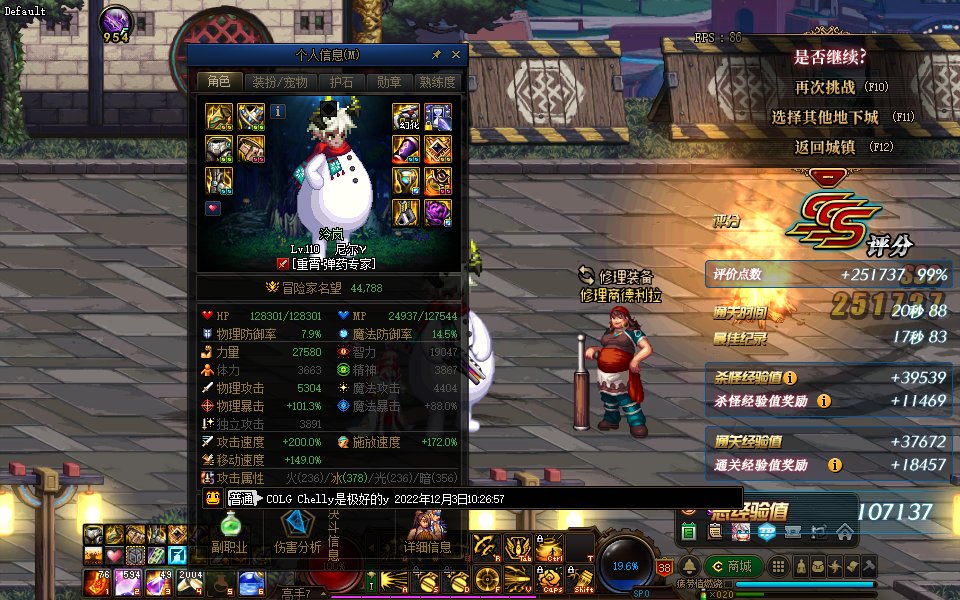Image resolution: width=960 pixels, height=600 pixels.
Task: Choose 再次挑战 to retry the dungeon
Action: 825,87
